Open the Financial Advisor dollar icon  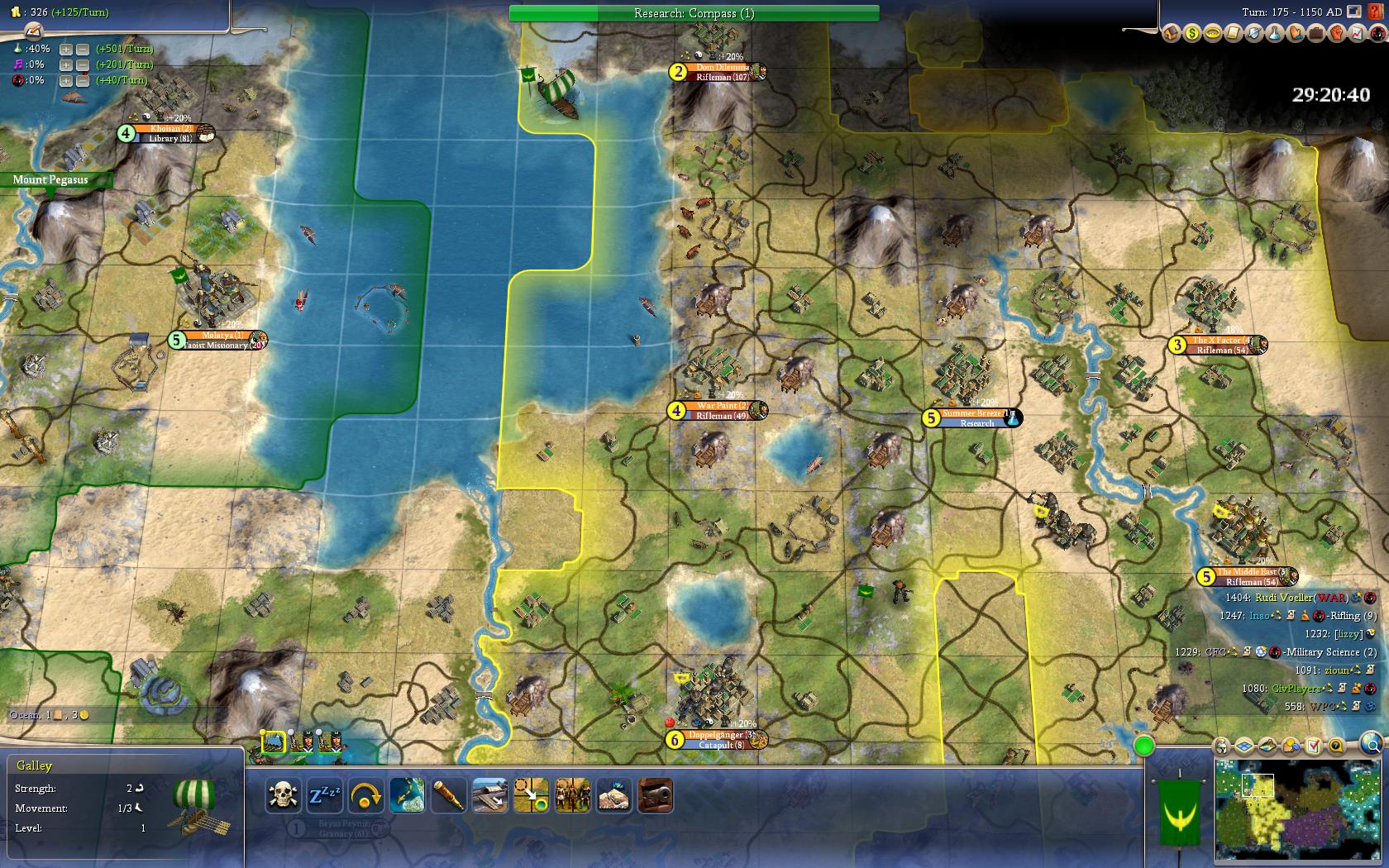pos(1192,33)
